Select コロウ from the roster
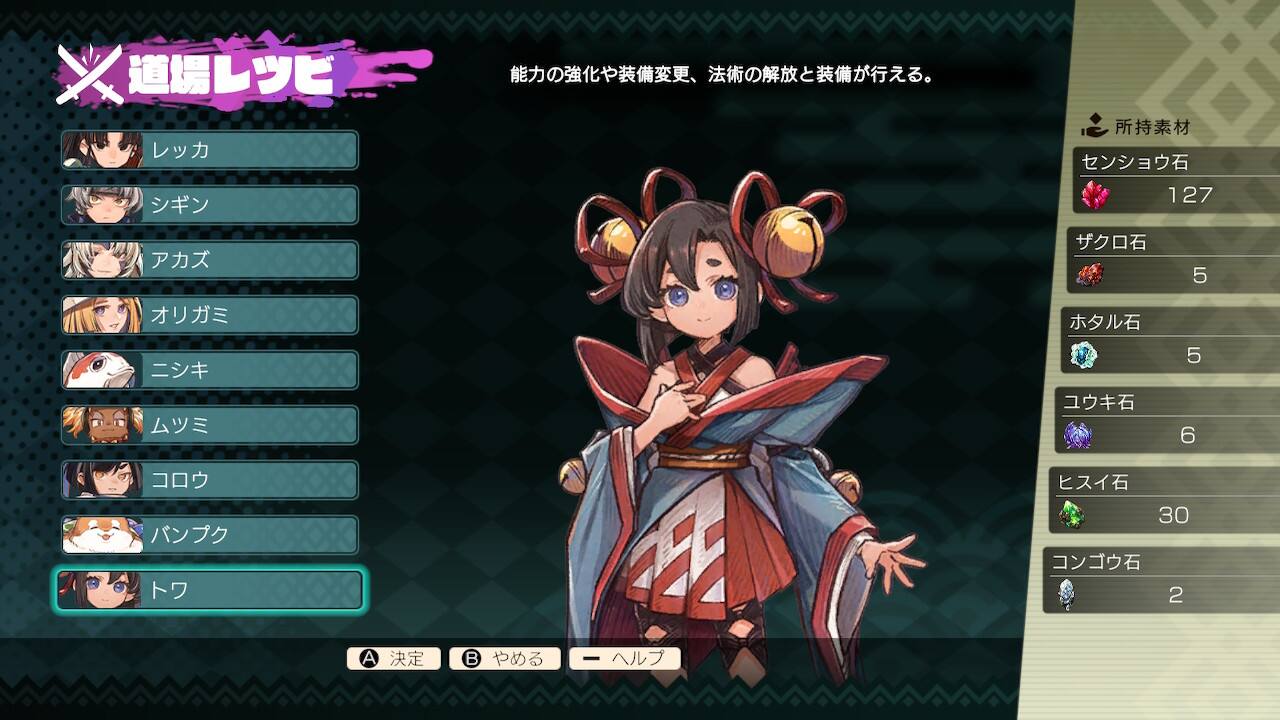 210,480
